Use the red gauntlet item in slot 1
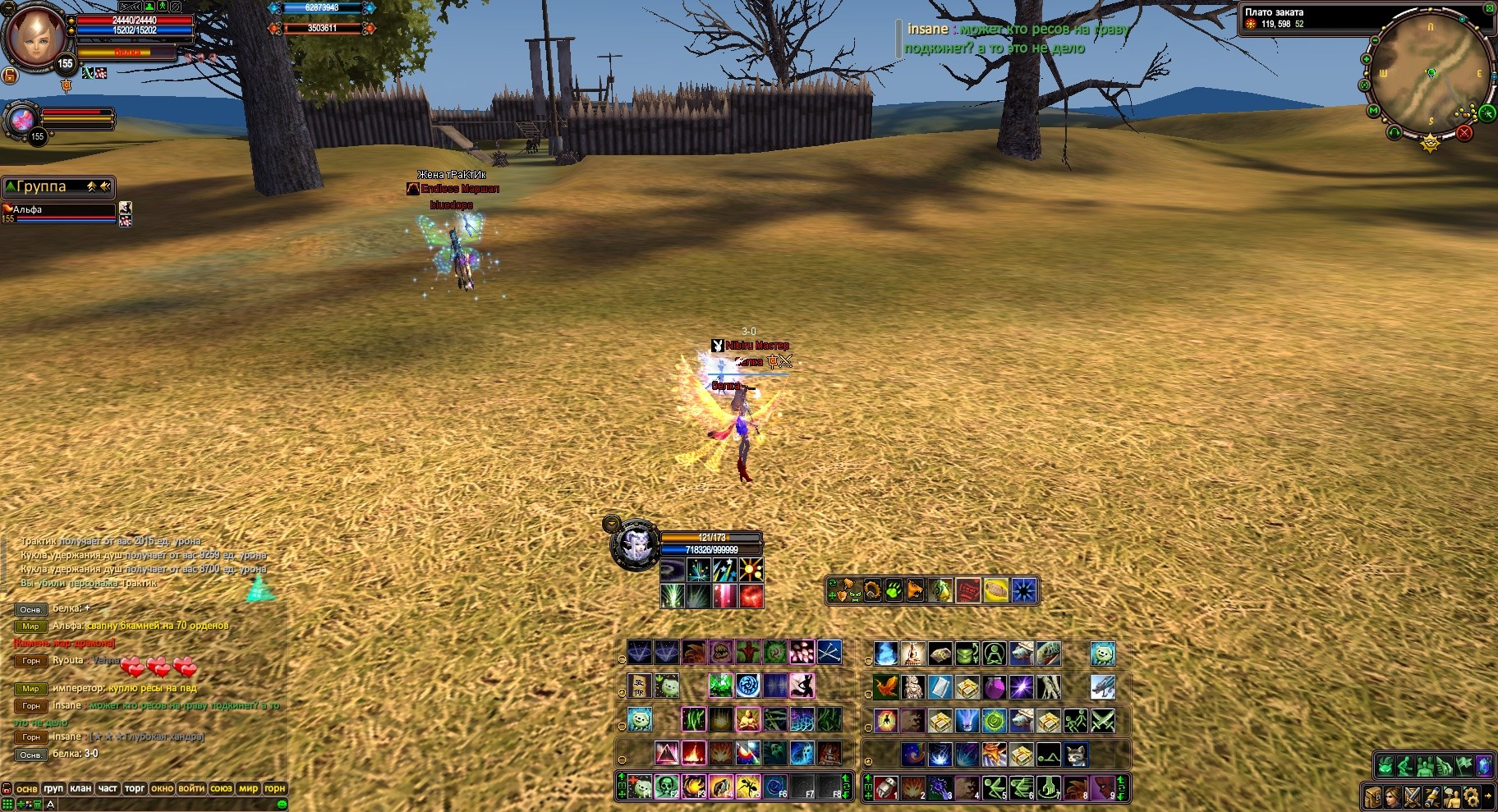The image size is (1498, 812). [x=886, y=787]
